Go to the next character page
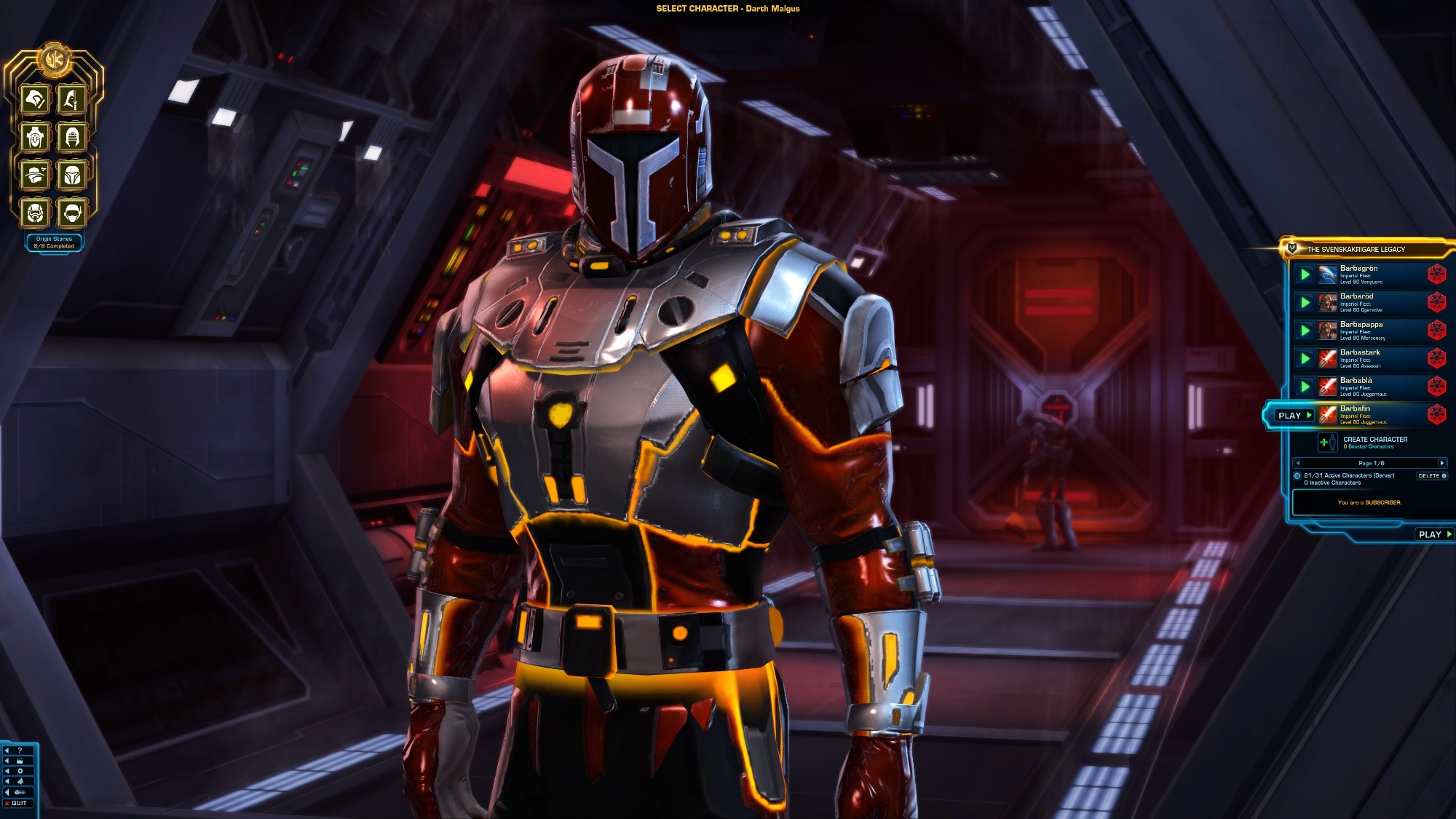 [1441, 463]
